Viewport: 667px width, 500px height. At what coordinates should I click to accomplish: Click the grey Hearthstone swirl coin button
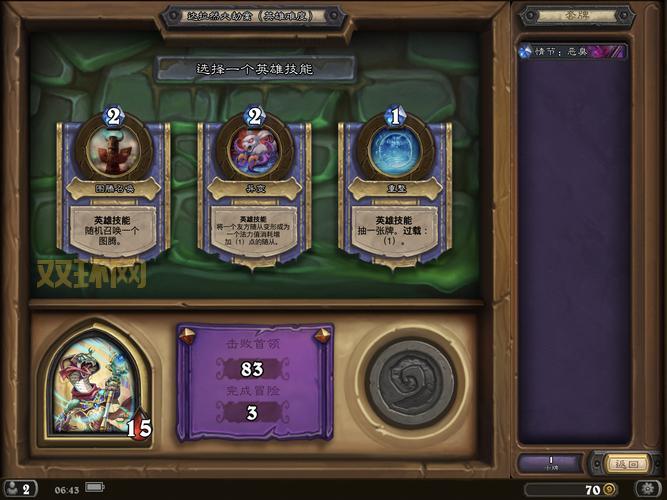[x=410, y=381]
